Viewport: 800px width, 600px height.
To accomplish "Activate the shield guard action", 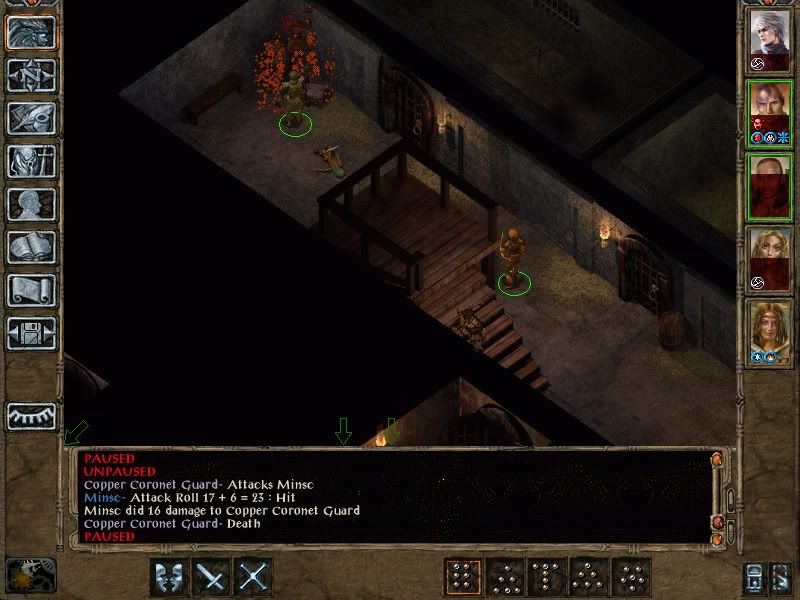I will click(169, 577).
